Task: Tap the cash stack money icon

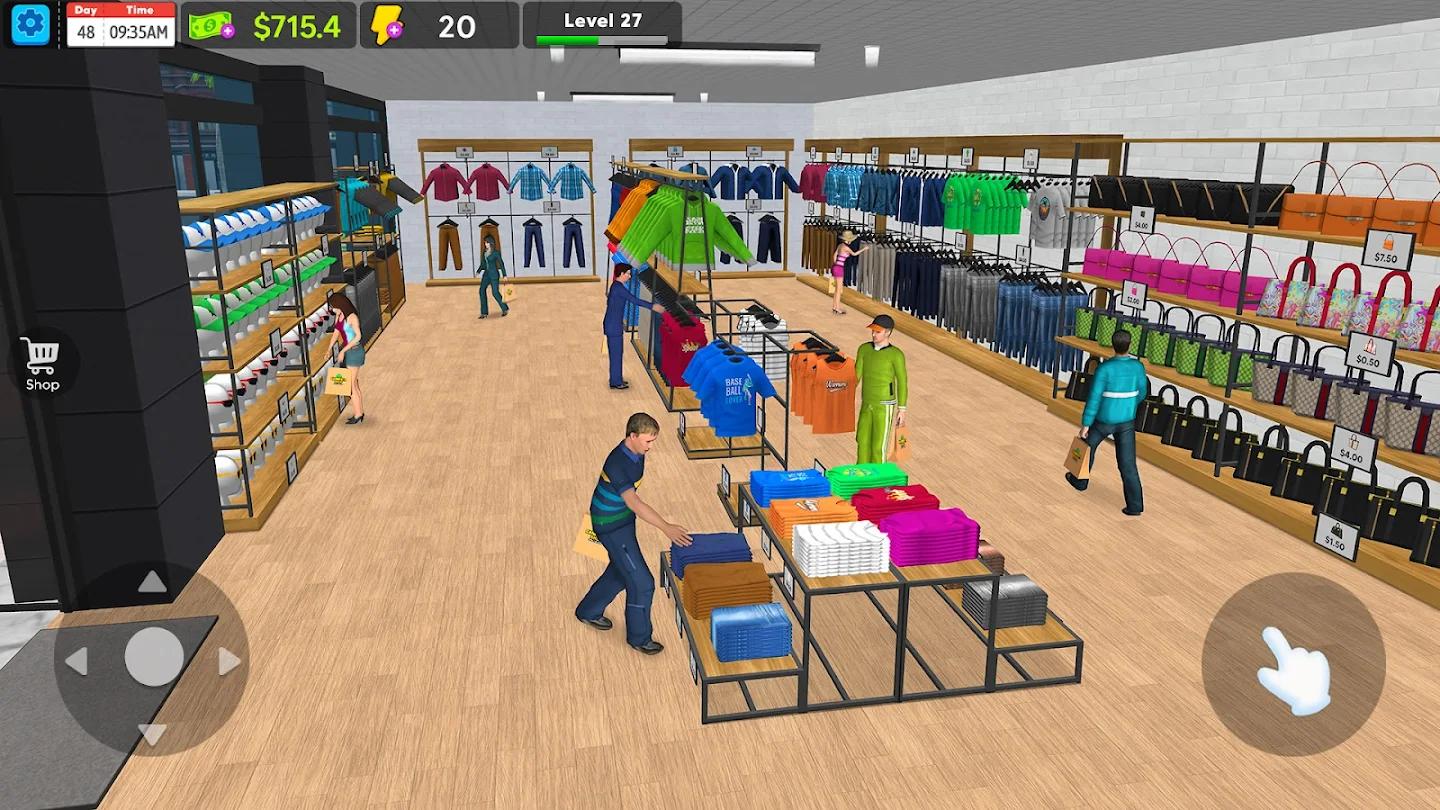Action: click(207, 24)
